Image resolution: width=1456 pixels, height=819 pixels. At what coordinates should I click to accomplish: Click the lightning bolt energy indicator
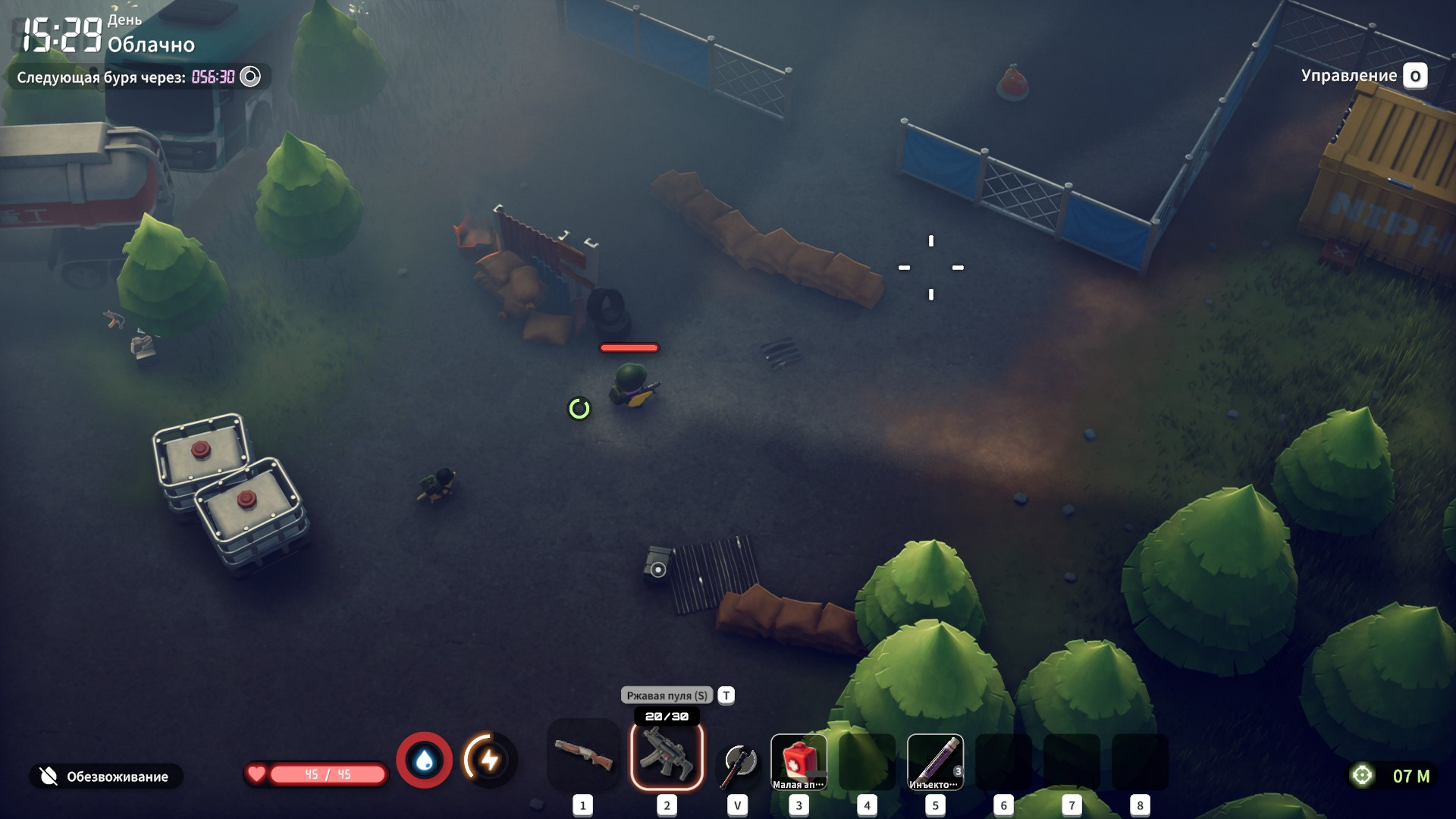coord(490,760)
